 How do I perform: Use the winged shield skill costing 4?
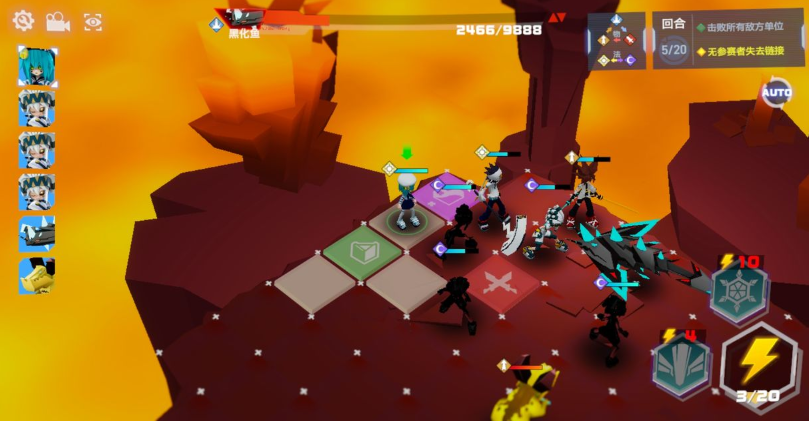681,364
